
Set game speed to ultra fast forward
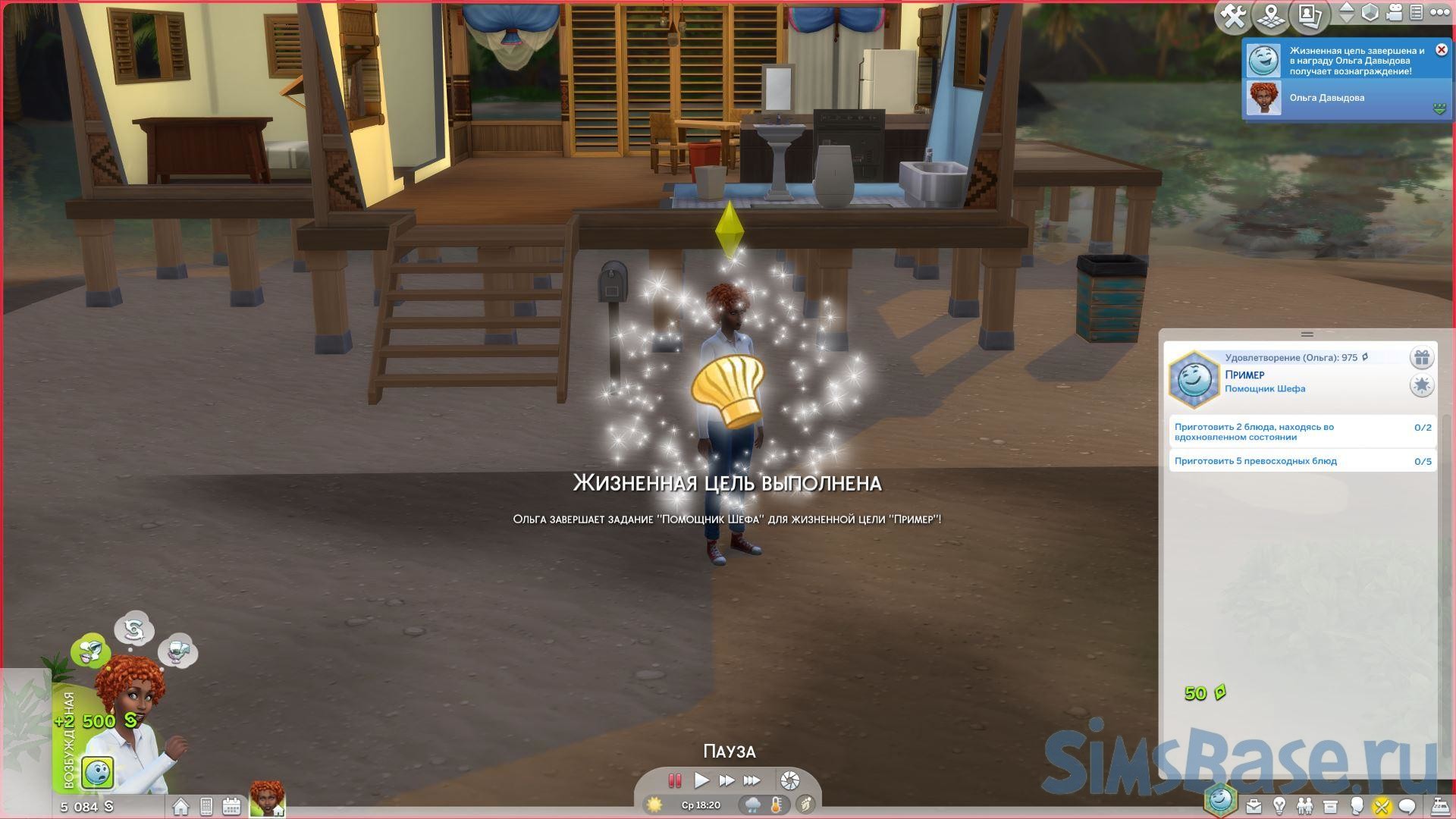point(752,780)
